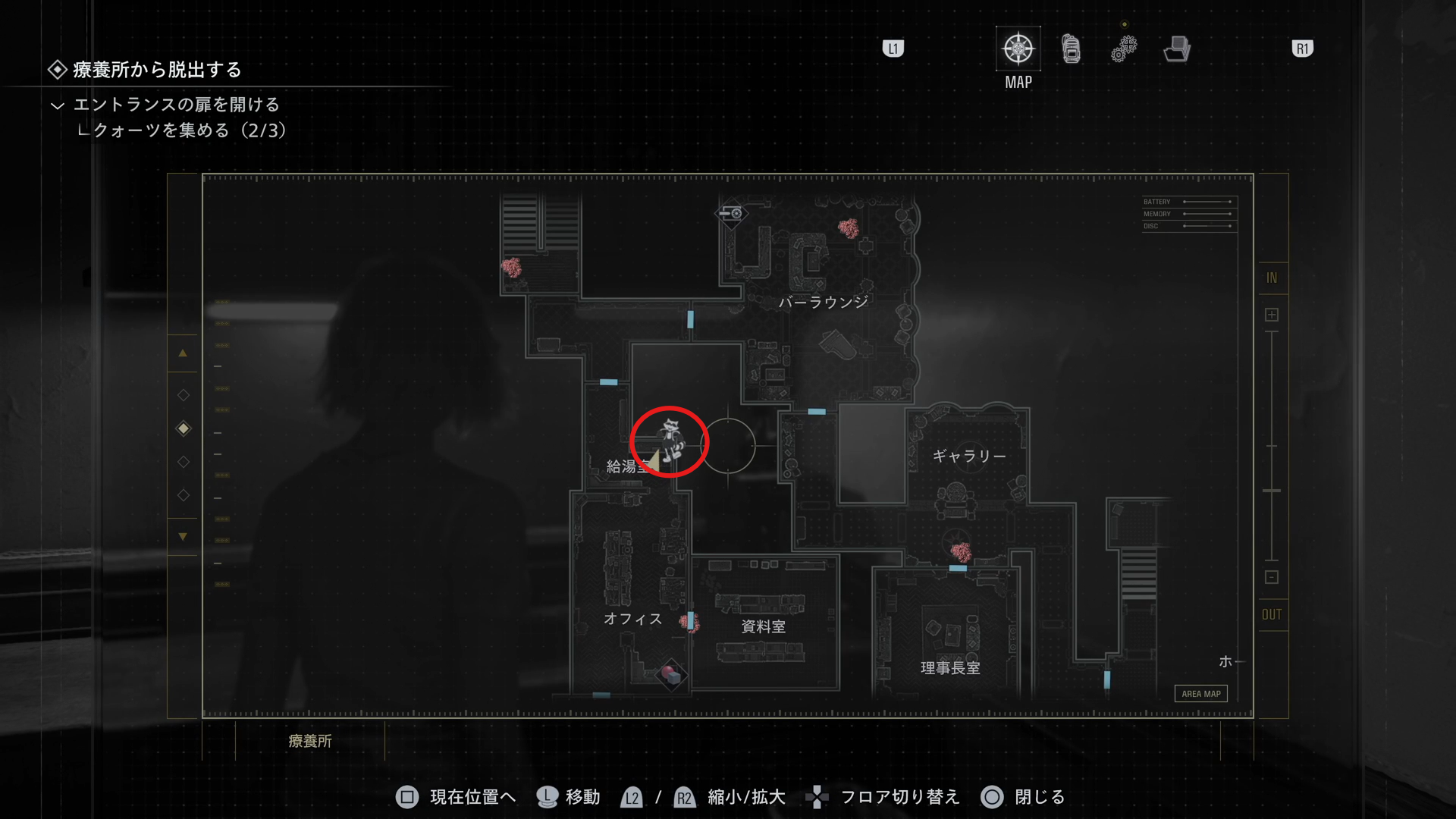
Task: Open the backpack inventory tab
Action: pos(1071,49)
